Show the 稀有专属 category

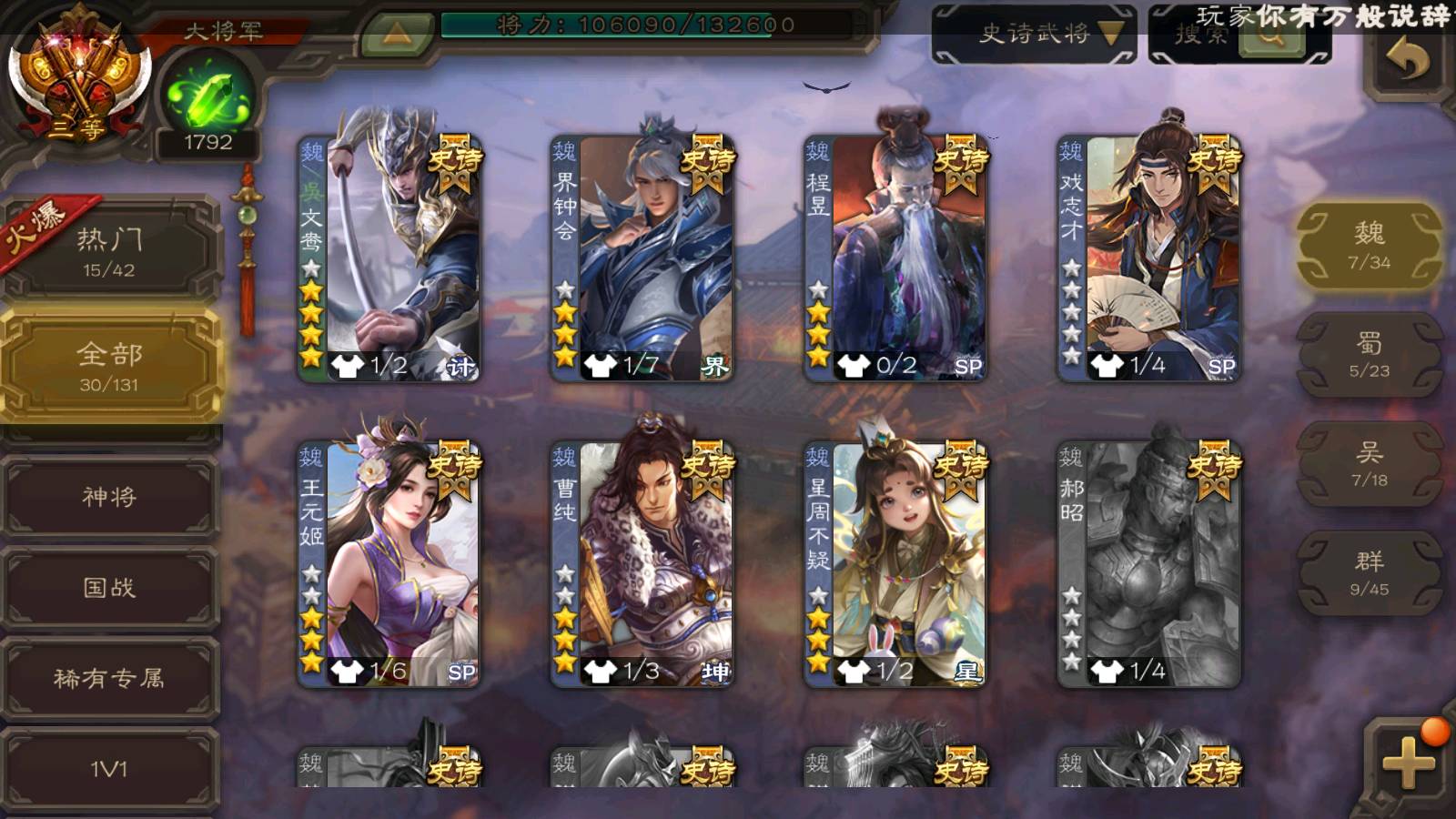coord(109,679)
